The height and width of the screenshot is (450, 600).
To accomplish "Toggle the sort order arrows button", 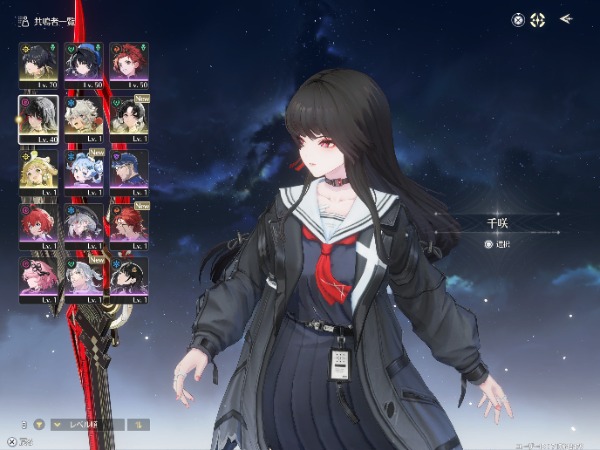I will (x=138, y=424).
